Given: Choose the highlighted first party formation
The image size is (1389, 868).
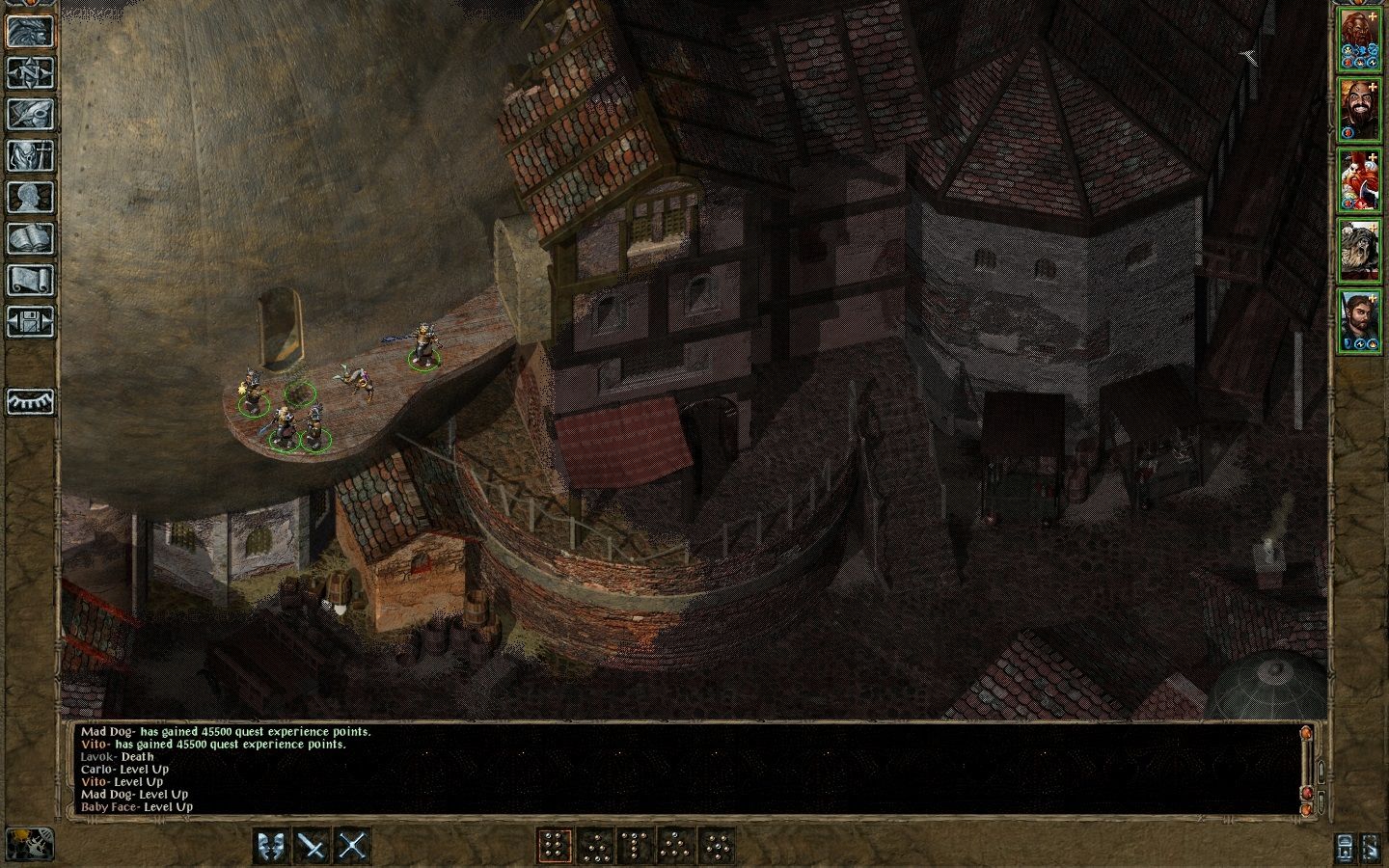Looking at the screenshot, I should coord(555,846).
